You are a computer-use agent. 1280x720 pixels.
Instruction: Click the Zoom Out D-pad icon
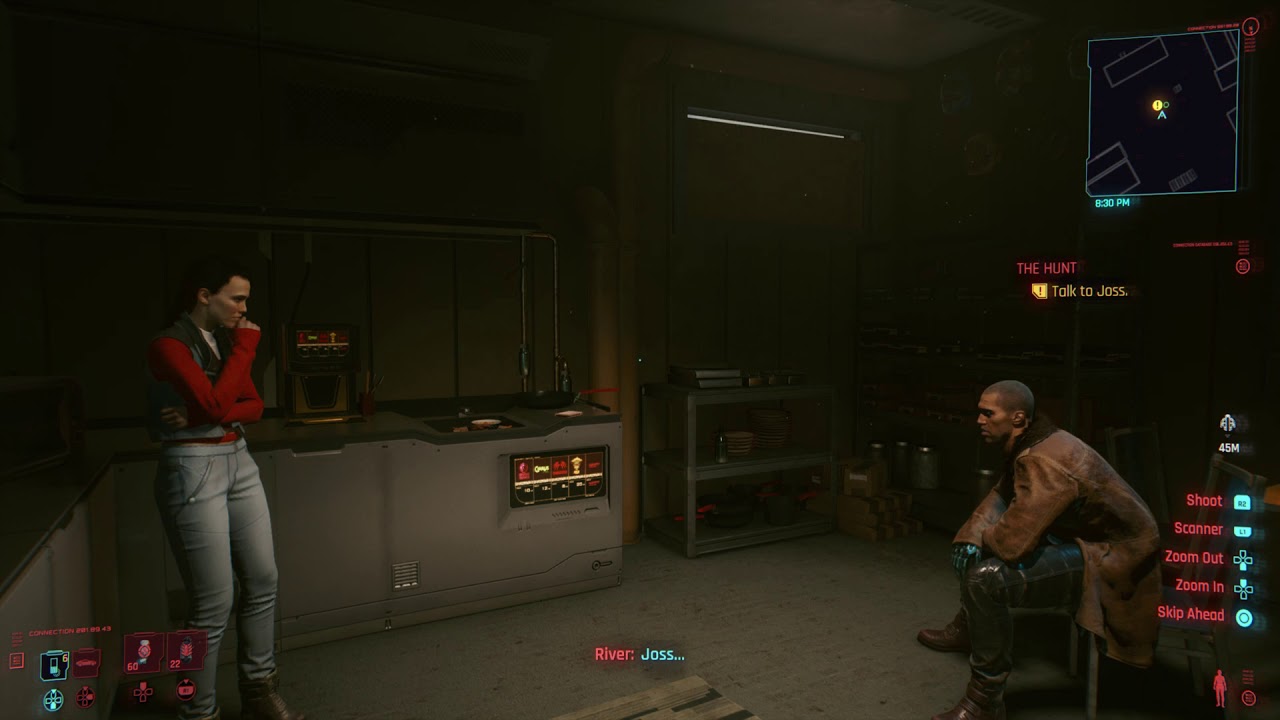coord(1244,559)
